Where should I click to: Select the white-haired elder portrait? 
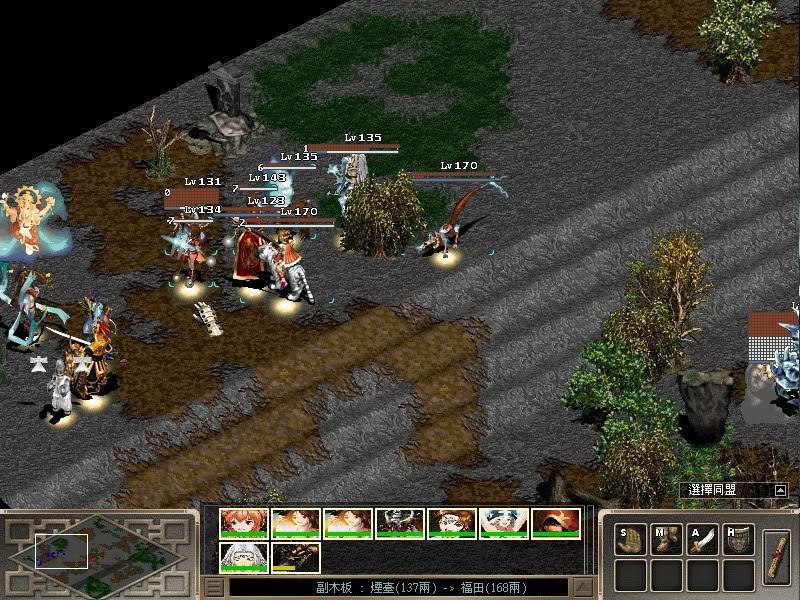pos(243,557)
